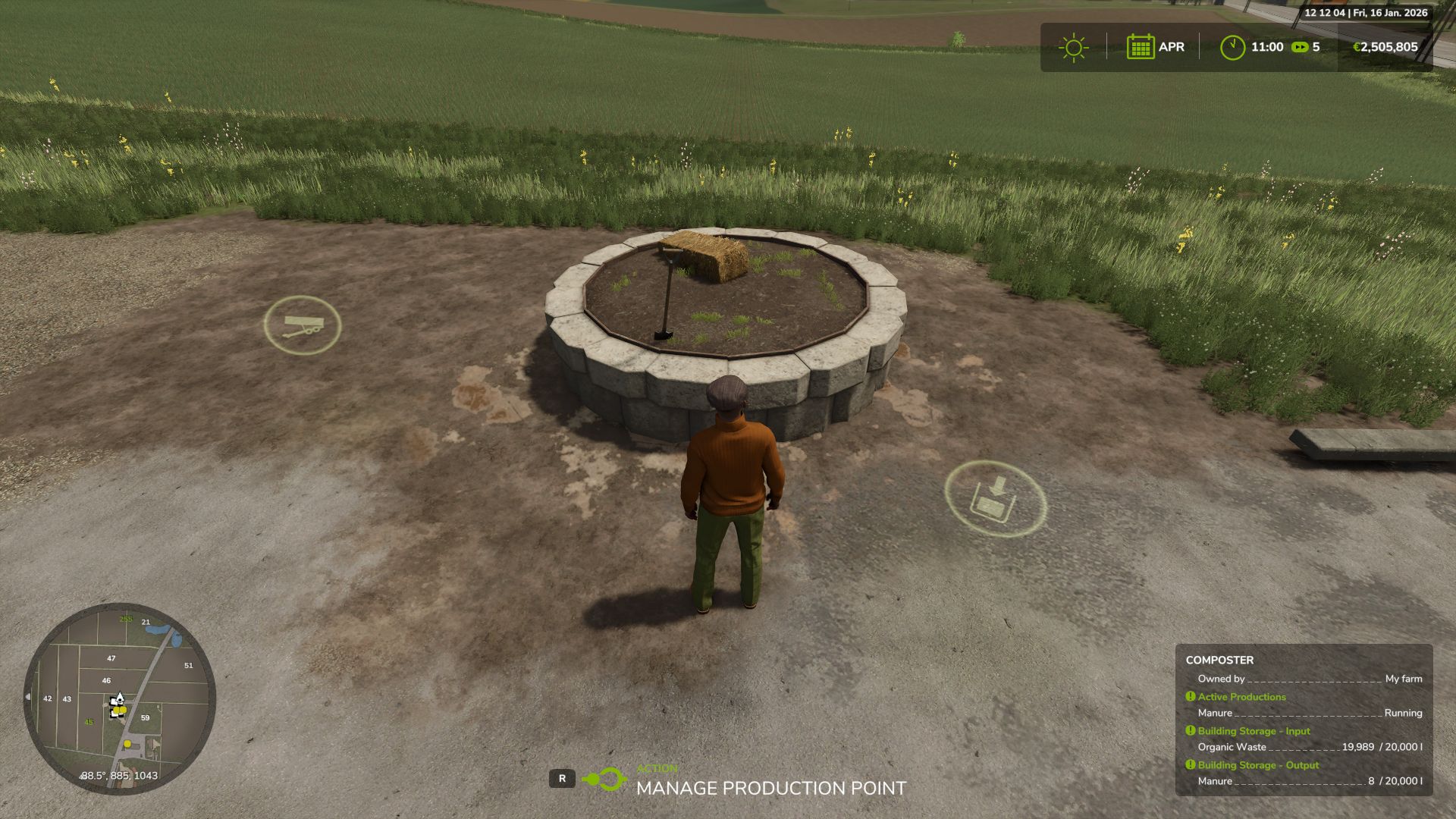
Task: Click the trailer unload marker icon
Action: tap(303, 325)
